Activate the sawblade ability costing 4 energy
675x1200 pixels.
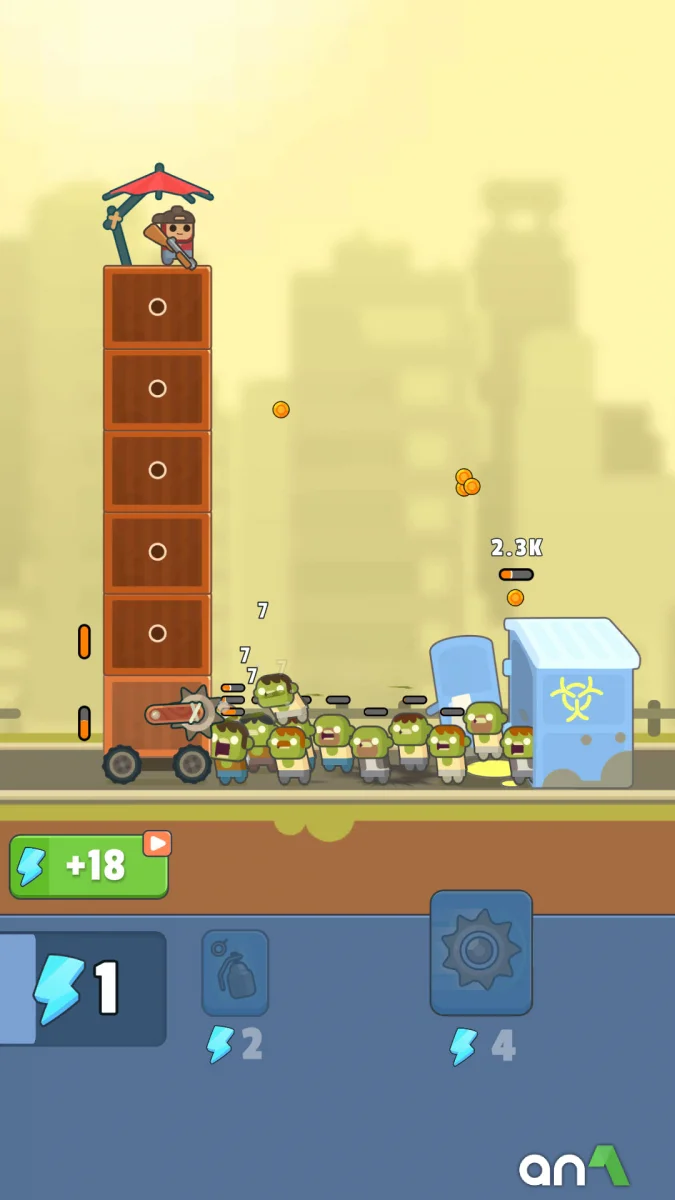click(481, 952)
